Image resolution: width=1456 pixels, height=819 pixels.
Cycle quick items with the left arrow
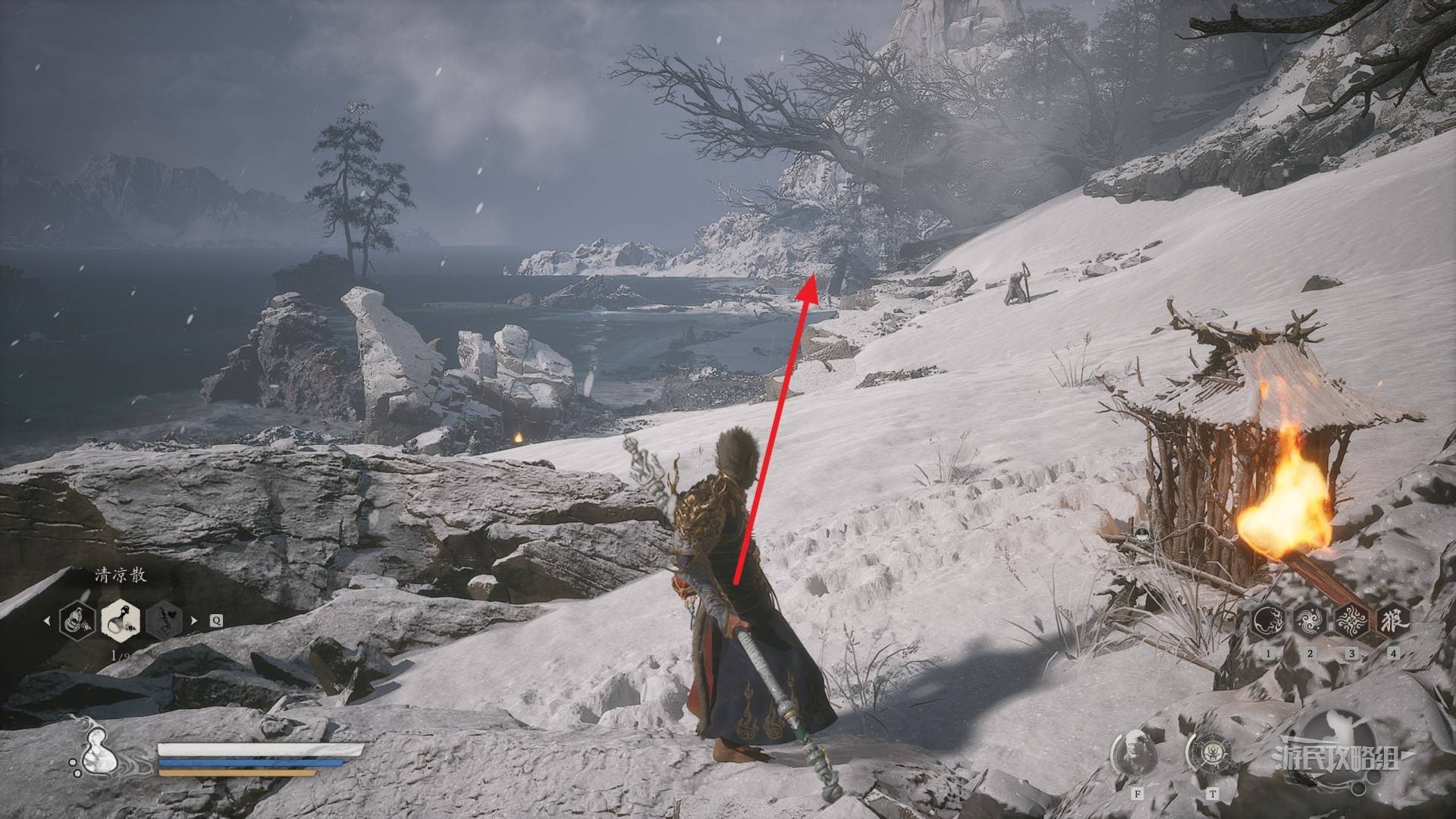tap(47, 620)
